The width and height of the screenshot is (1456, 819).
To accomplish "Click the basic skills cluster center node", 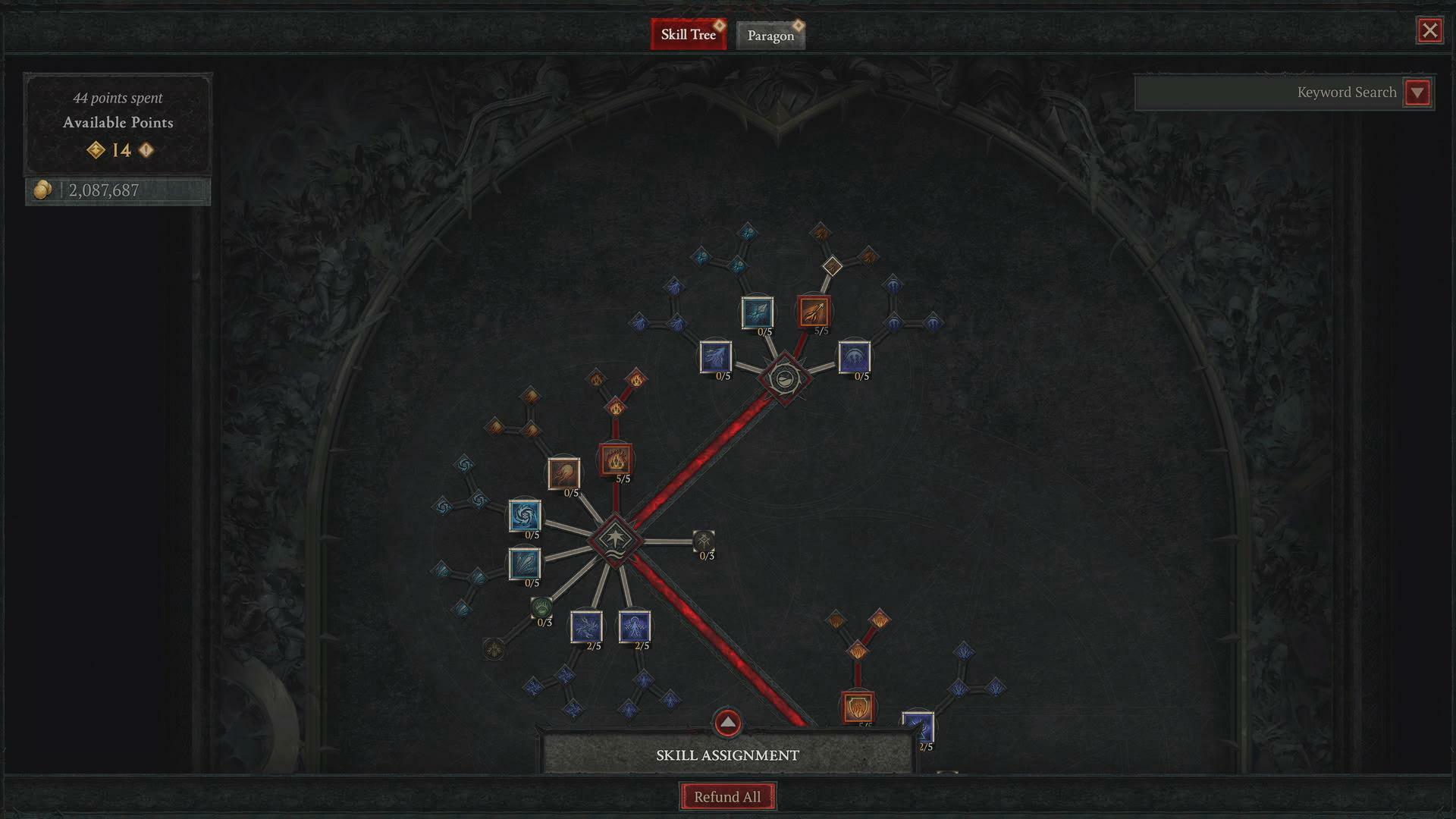I will pyautogui.click(x=785, y=377).
